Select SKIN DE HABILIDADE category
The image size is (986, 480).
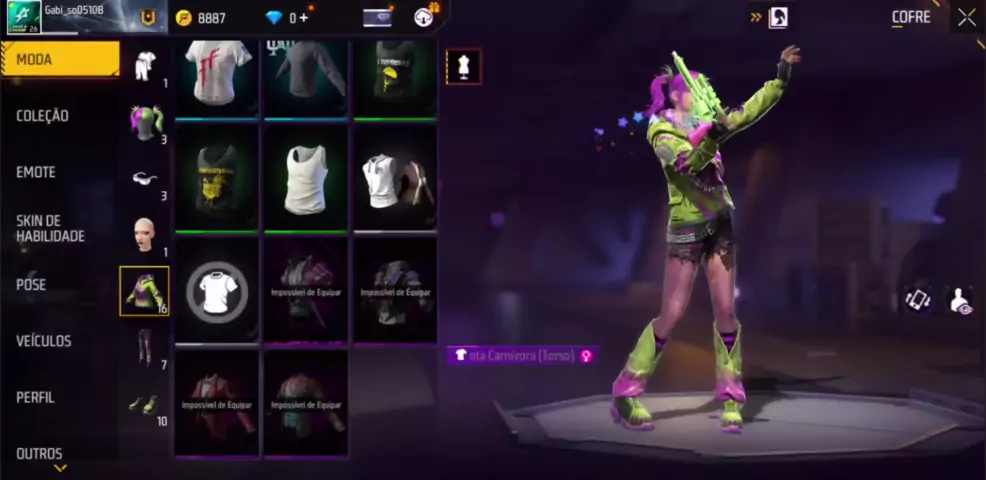coord(50,228)
